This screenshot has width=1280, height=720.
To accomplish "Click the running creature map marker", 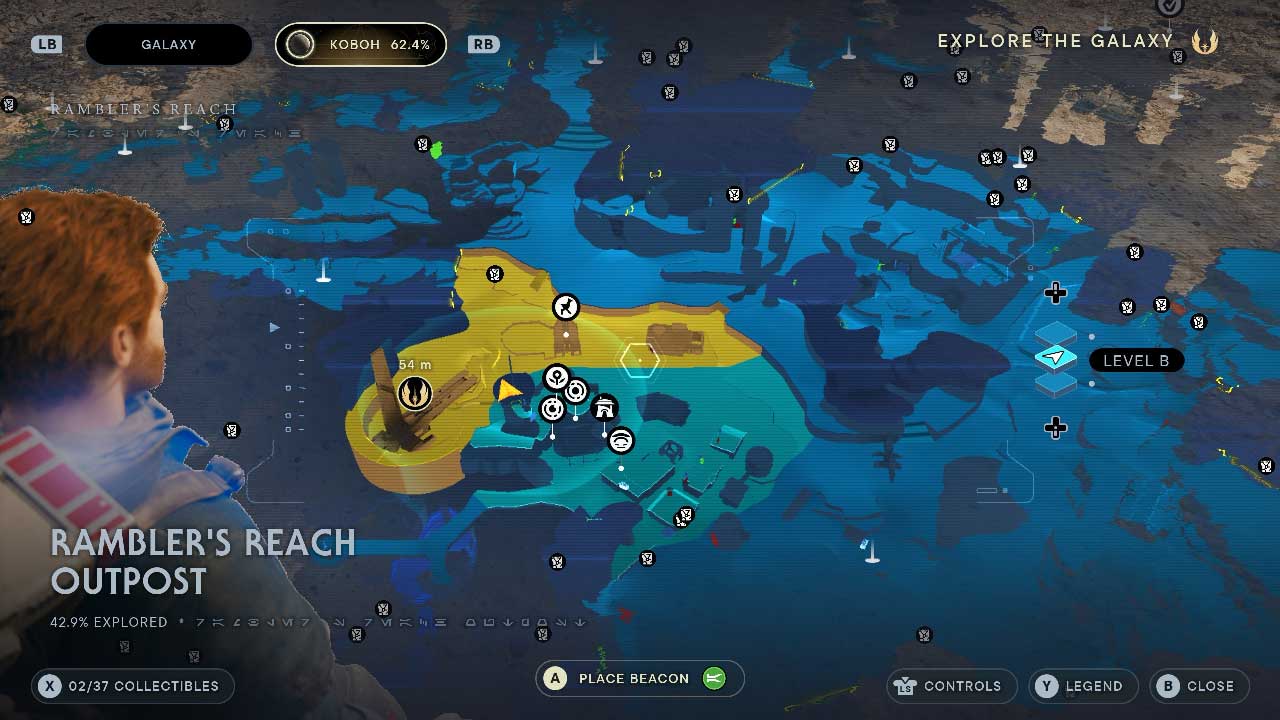I will (566, 306).
